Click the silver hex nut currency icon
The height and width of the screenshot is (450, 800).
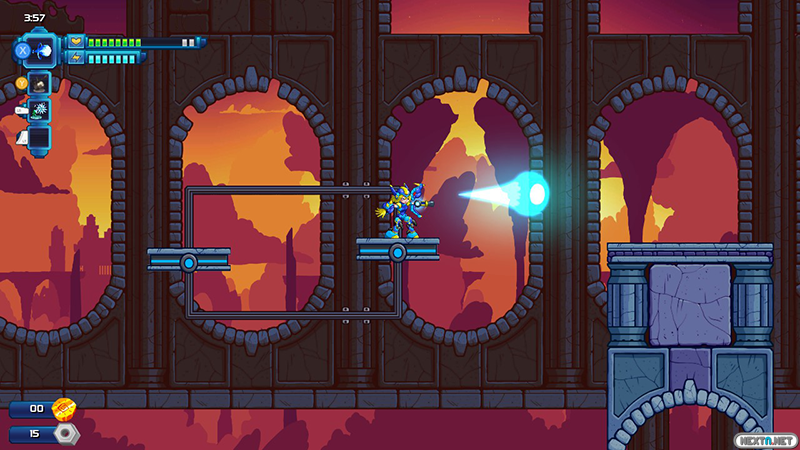click(x=66, y=434)
